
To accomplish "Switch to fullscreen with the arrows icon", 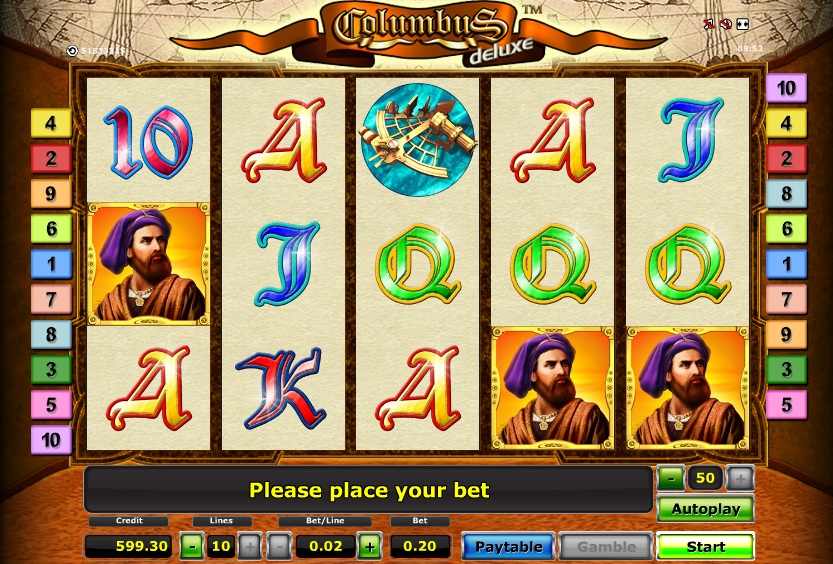I will click(743, 24).
